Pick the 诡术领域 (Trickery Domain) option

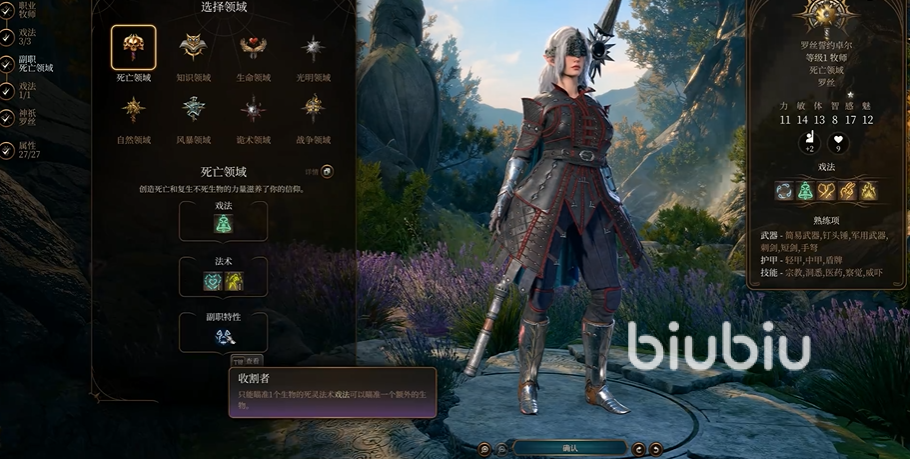click(254, 108)
